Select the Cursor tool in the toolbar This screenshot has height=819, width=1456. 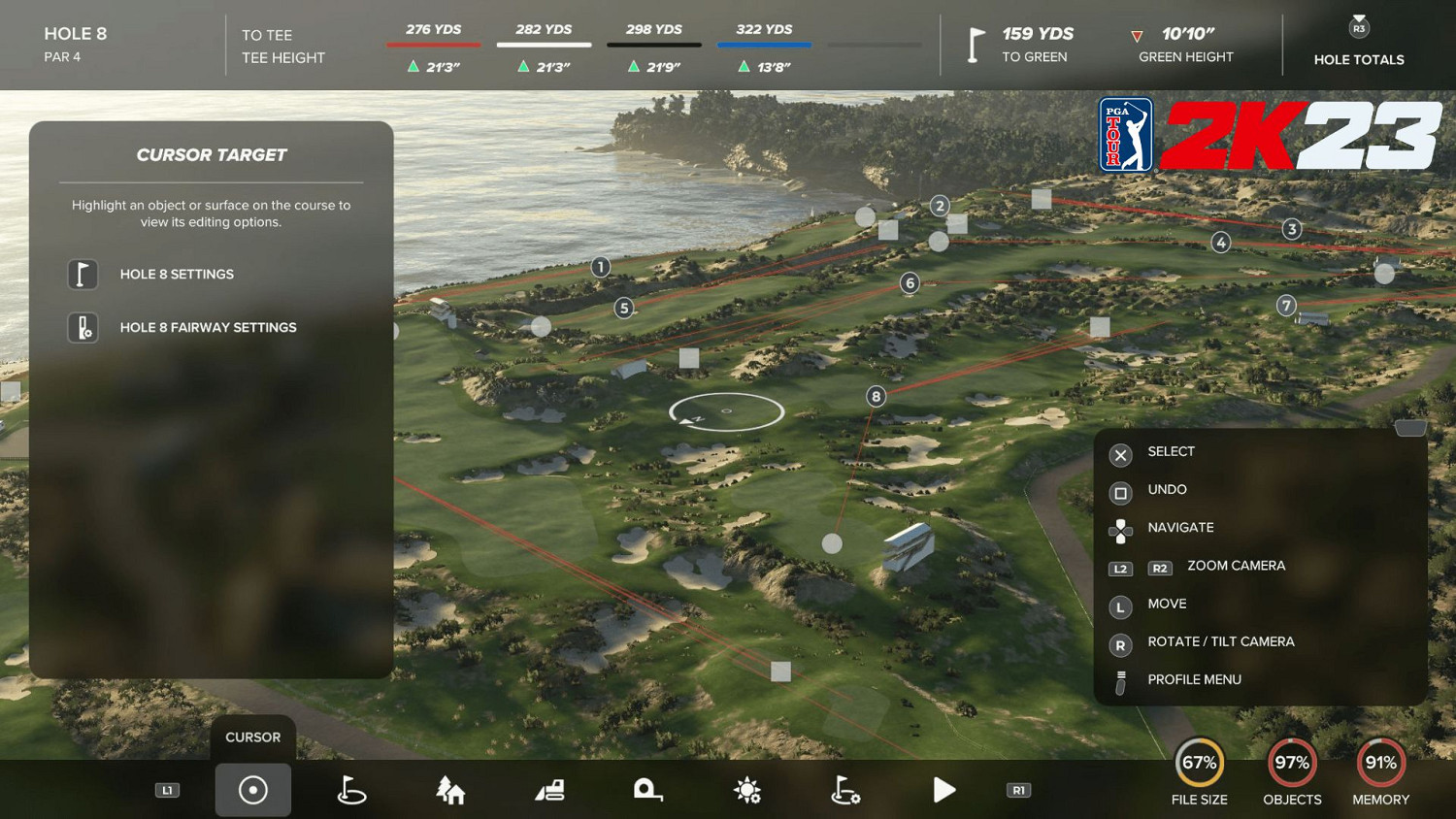[x=252, y=789]
